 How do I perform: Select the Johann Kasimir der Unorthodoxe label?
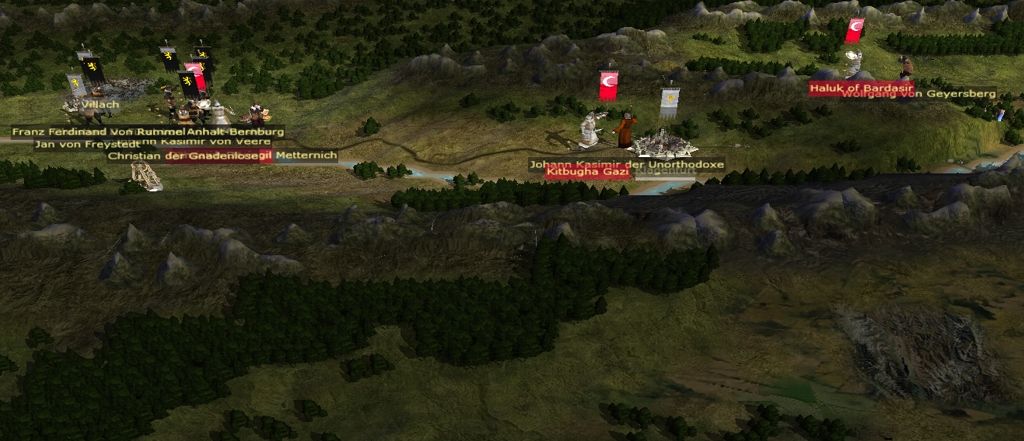(x=612, y=162)
